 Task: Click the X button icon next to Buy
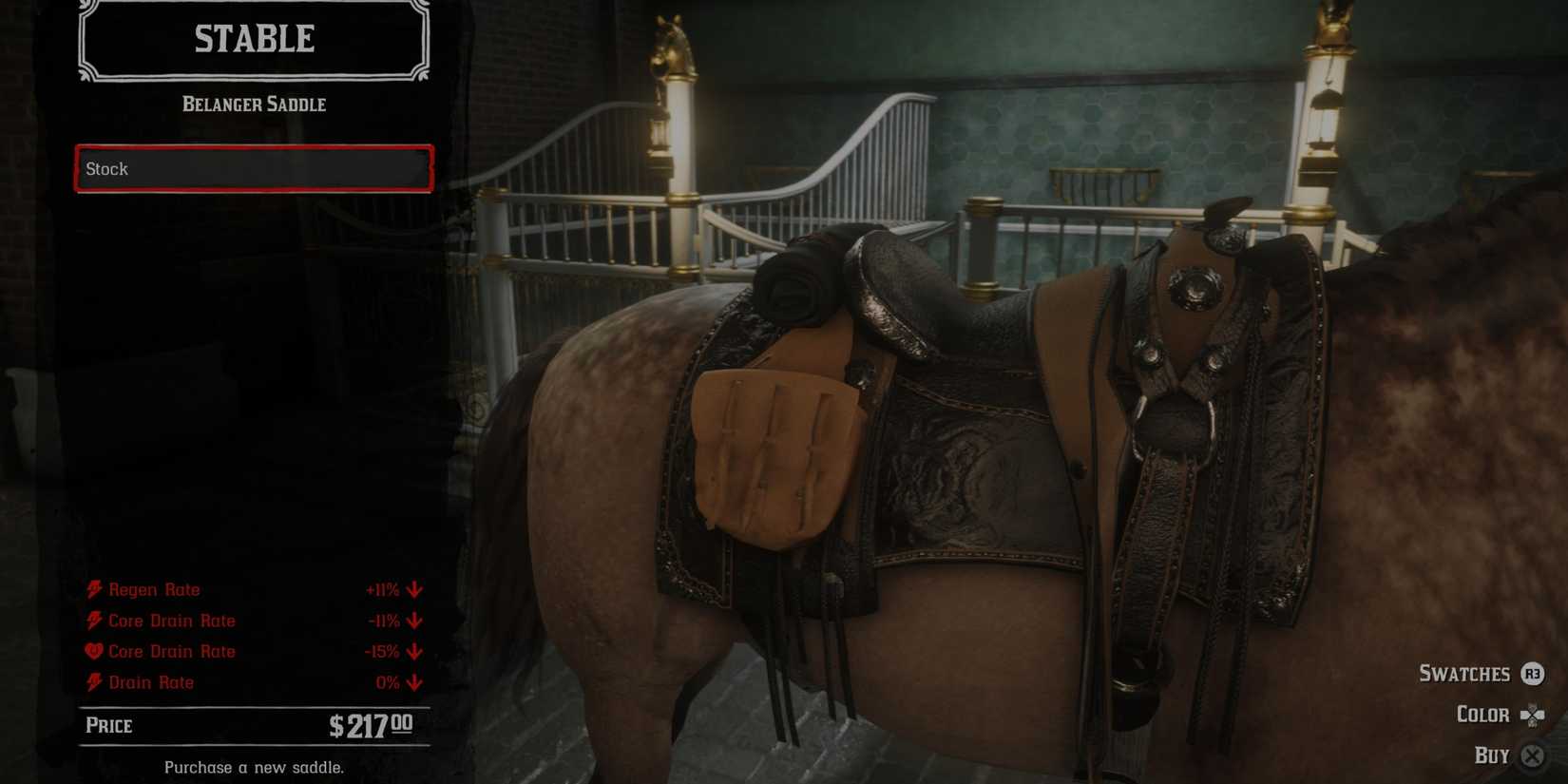click(x=1532, y=755)
